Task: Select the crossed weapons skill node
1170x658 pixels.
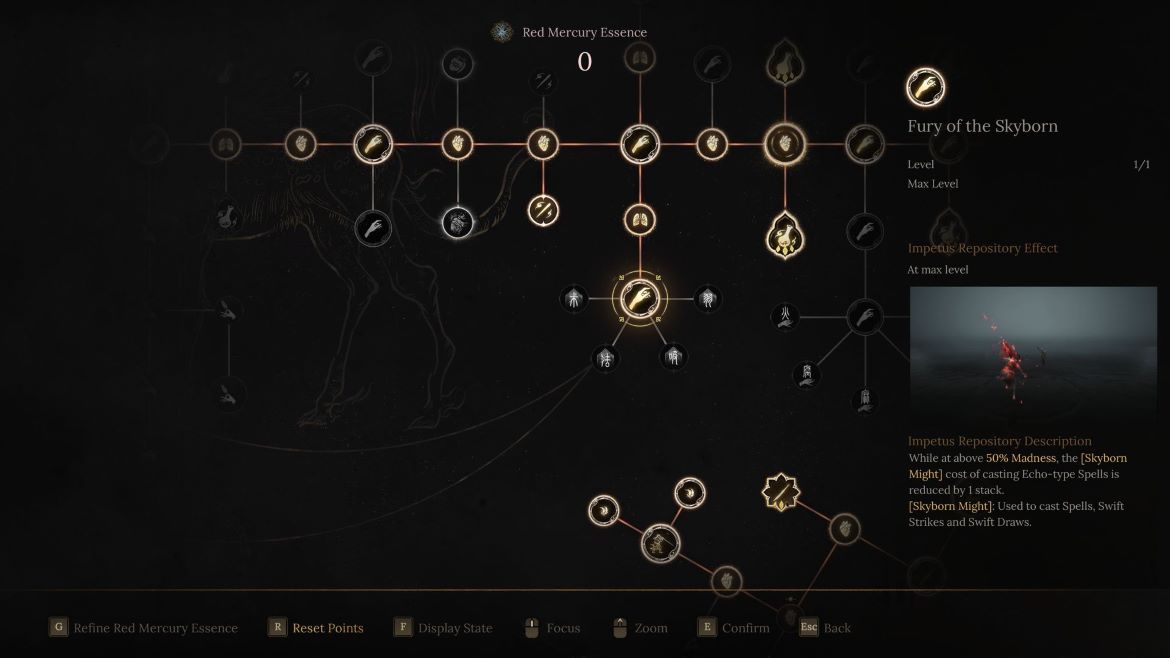Action: [x=543, y=210]
